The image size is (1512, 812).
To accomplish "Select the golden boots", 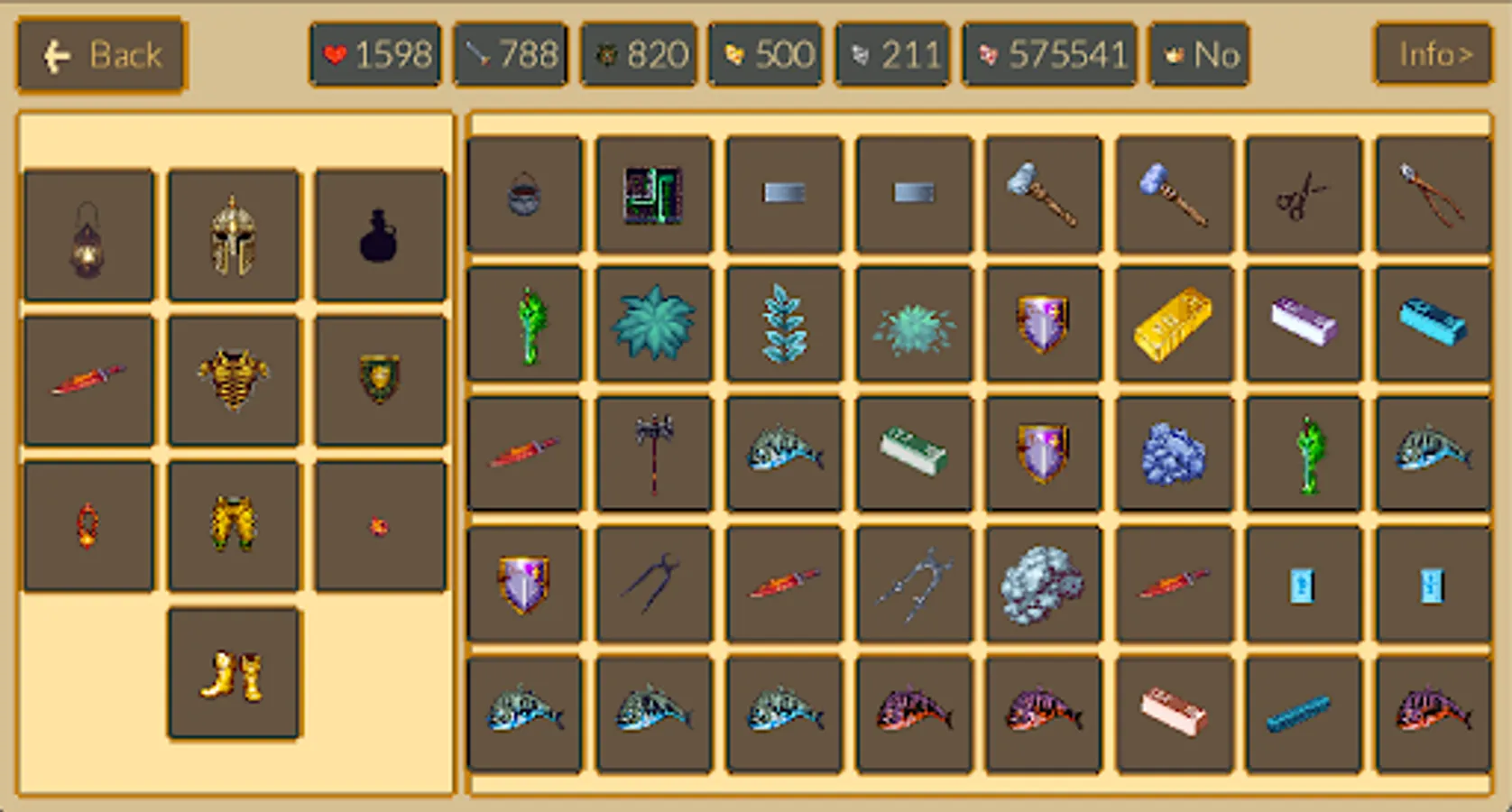I will 233,672.
